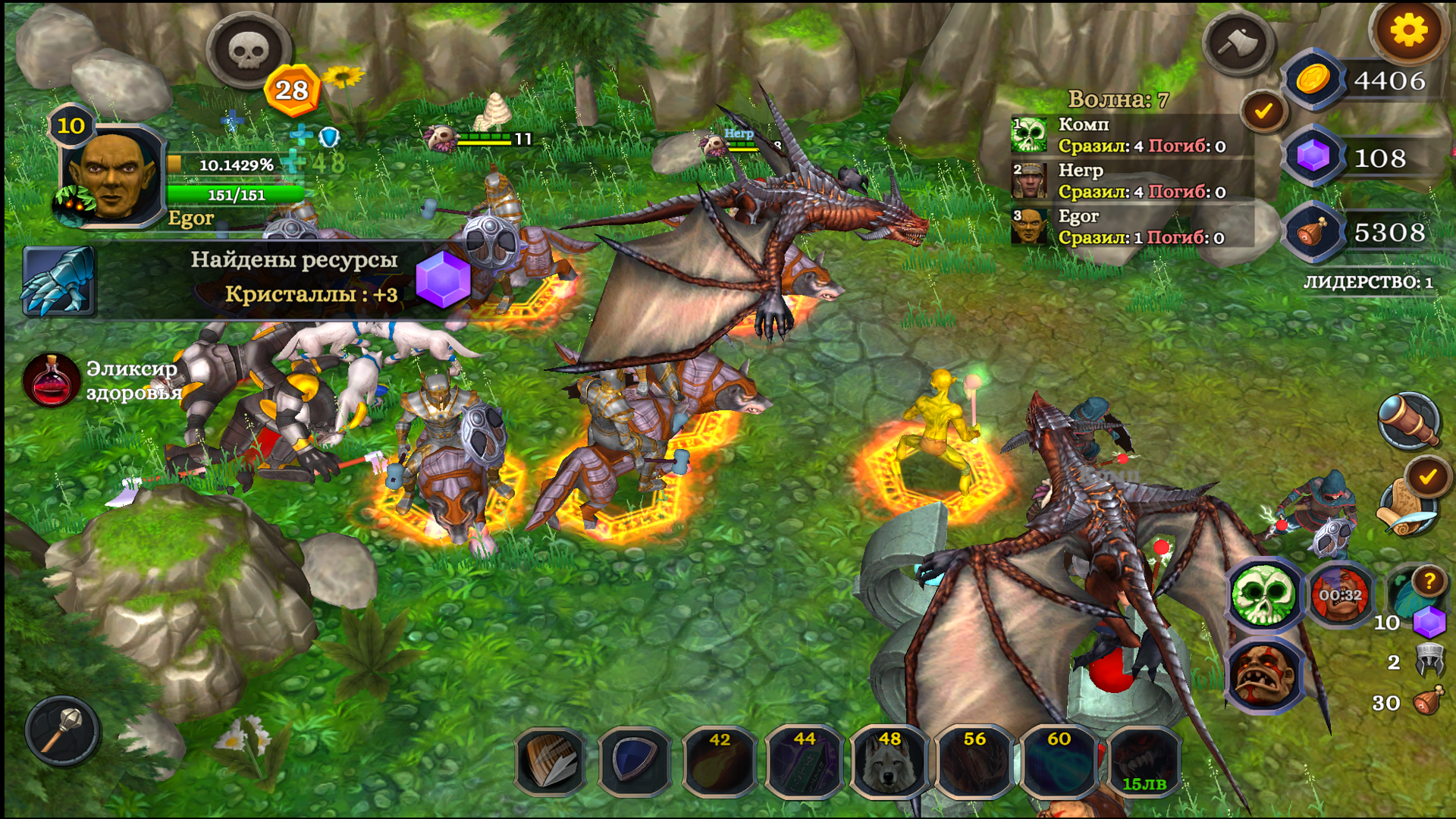Screen dimensions: 1456x819
Task: Select the blue shield hotbar slot
Action: click(x=634, y=763)
